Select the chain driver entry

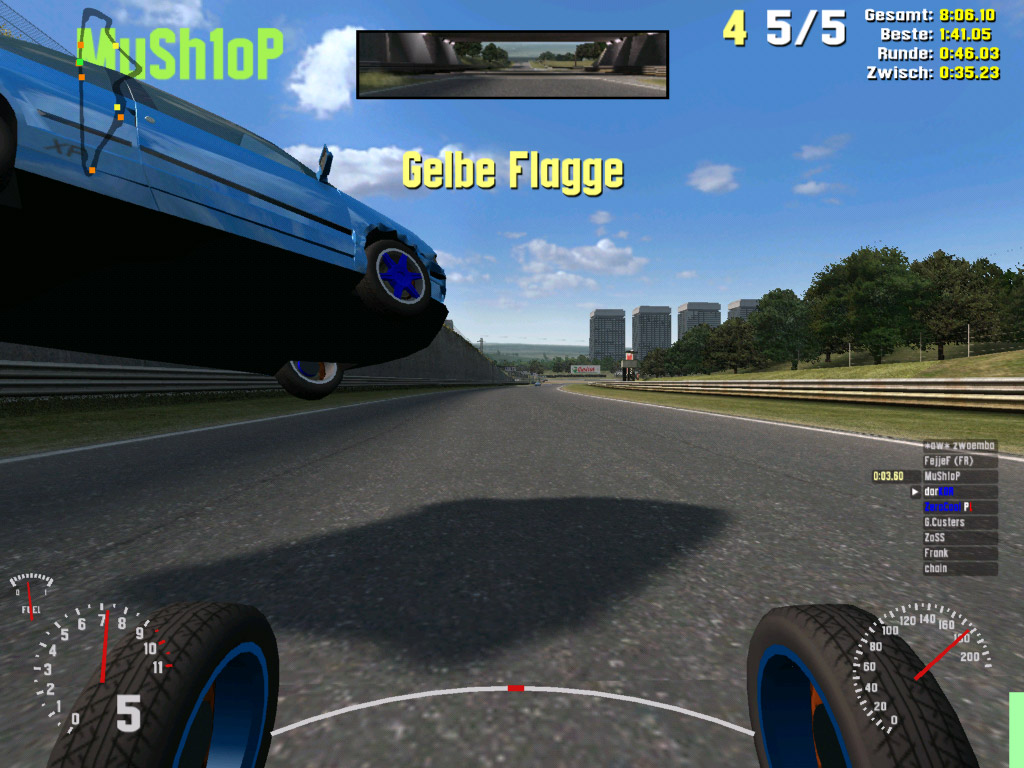click(x=959, y=569)
